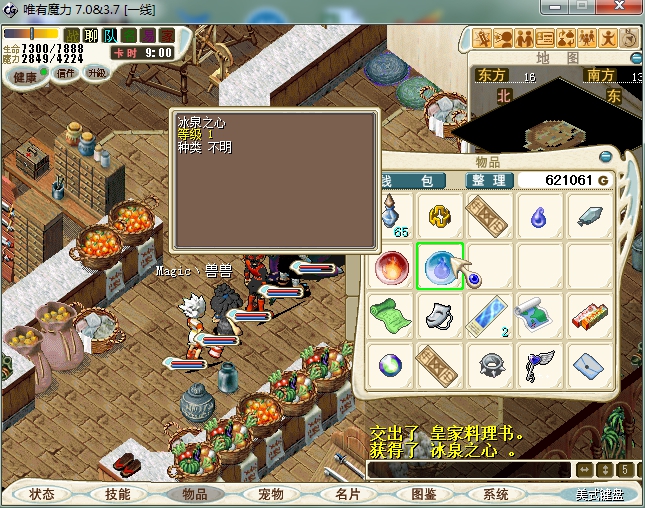Select the blue potion flask stack

point(392,214)
